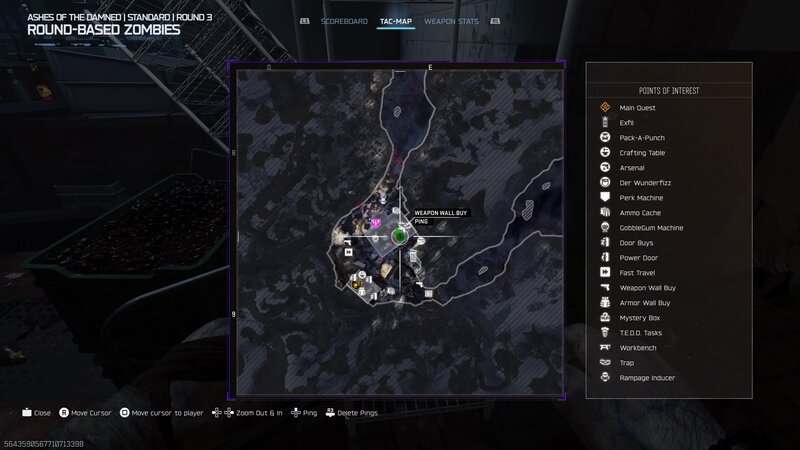The width and height of the screenshot is (800, 450).
Task: Choose the Armor Wall Buy legend entry
Action: pos(645,302)
